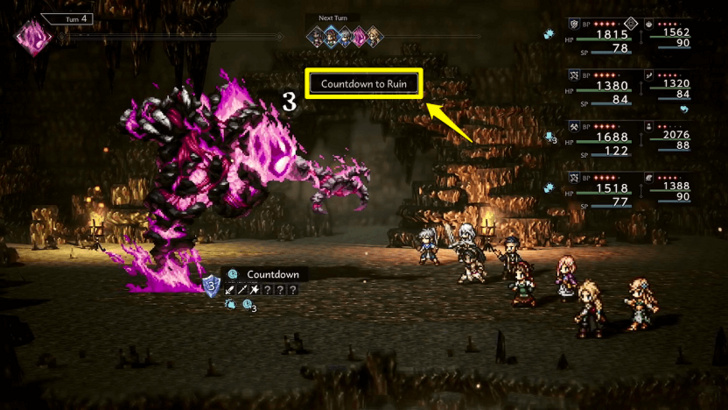Click the Countdown to Ruin skill banner
Screen dimensions: 728x410
click(365, 83)
